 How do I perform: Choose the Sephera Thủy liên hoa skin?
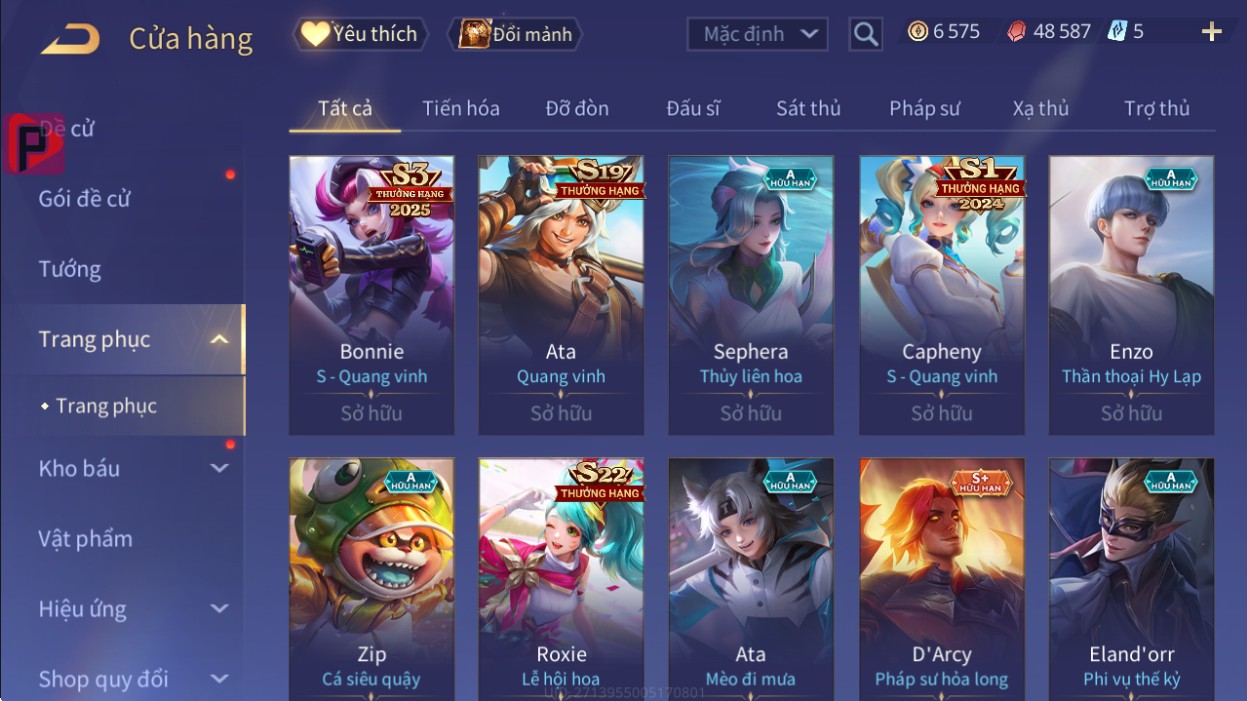point(751,295)
